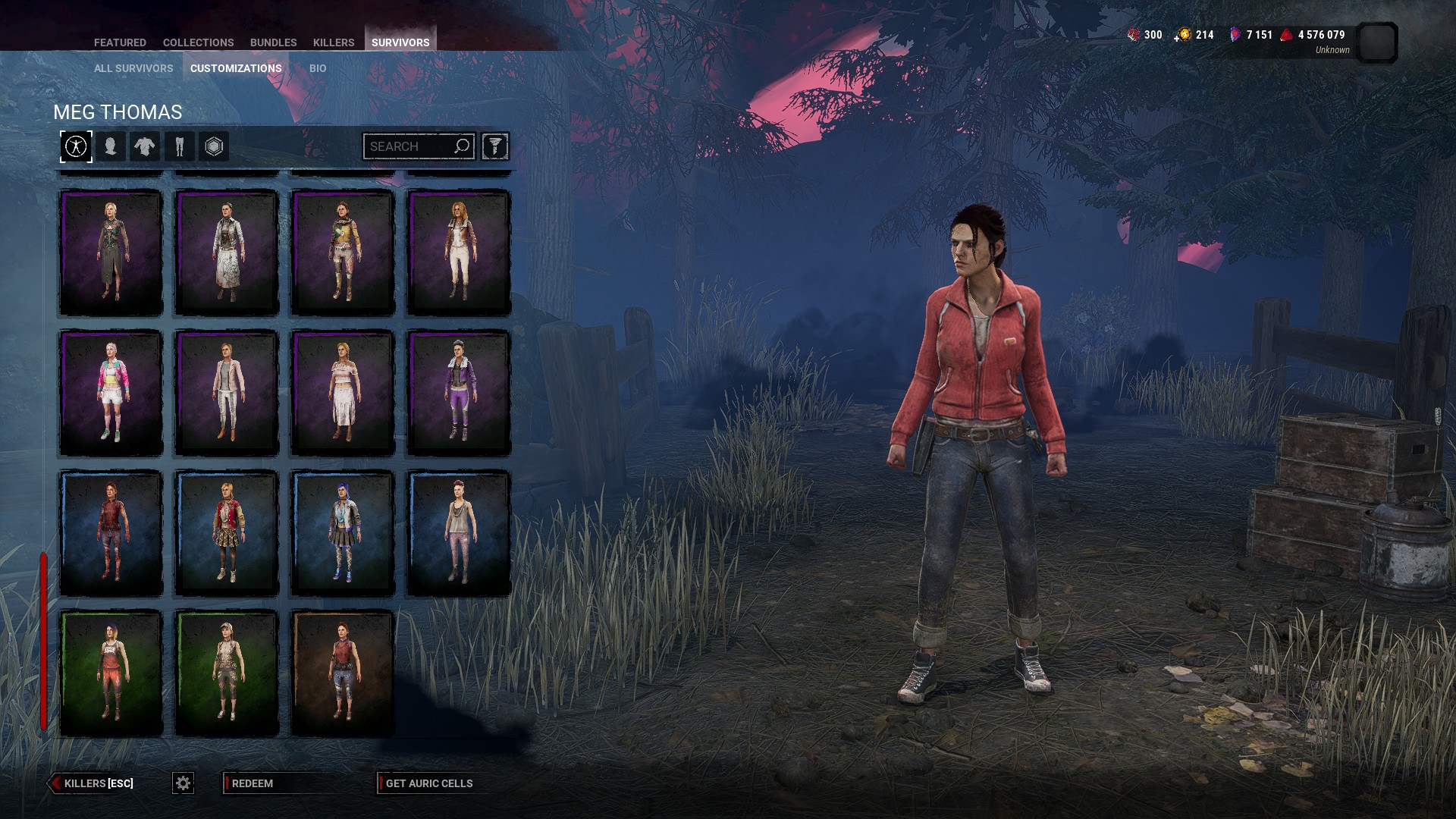The height and width of the screenshot is (819, 1456).
Task: Filter by torso shirt icon
Action: point(145,146)
